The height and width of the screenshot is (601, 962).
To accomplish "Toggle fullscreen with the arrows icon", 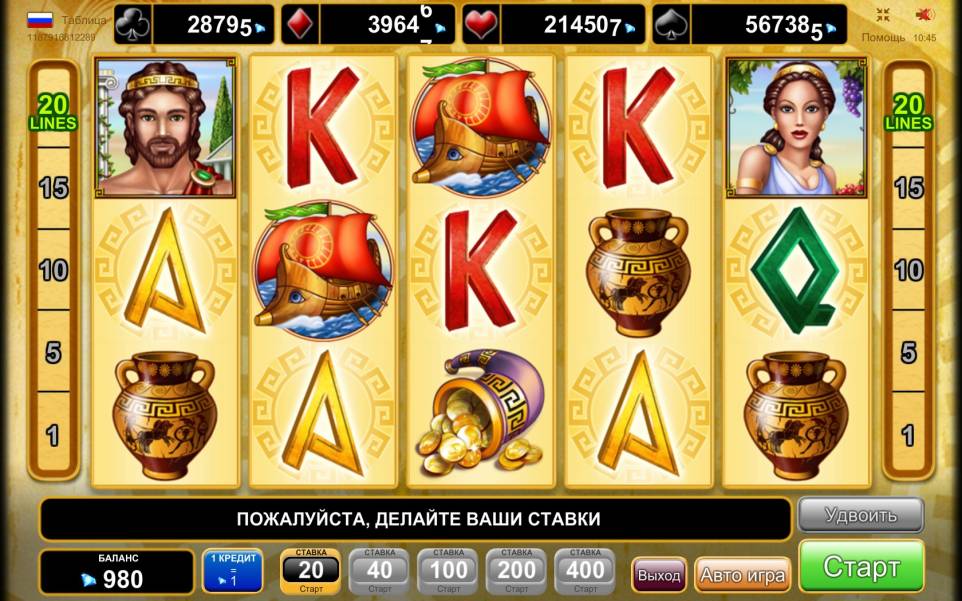I will tap(883, 14).
